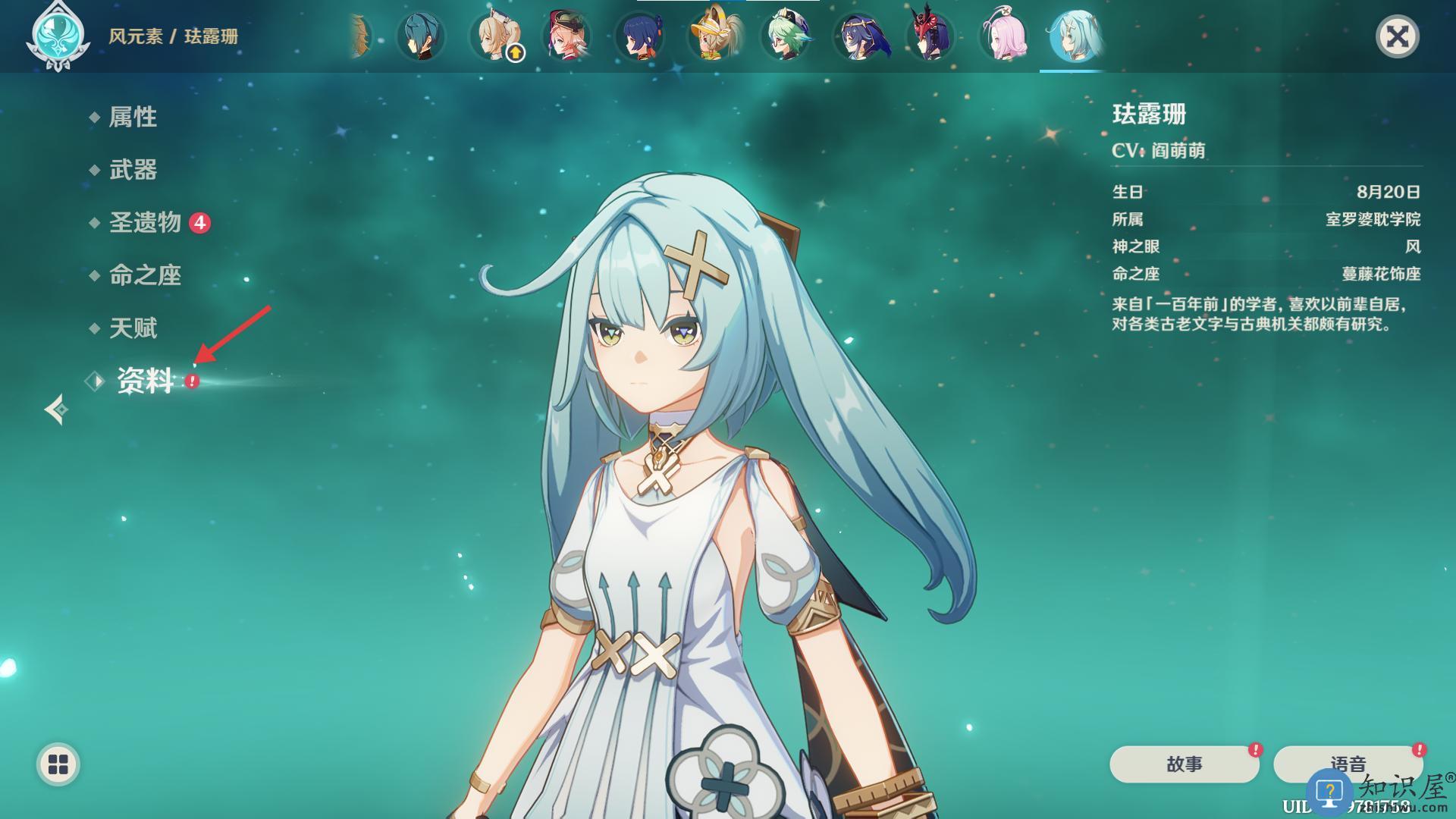Click the left-pointing arrow beside the menu
1456x819 pixels.
pos(56,409)
